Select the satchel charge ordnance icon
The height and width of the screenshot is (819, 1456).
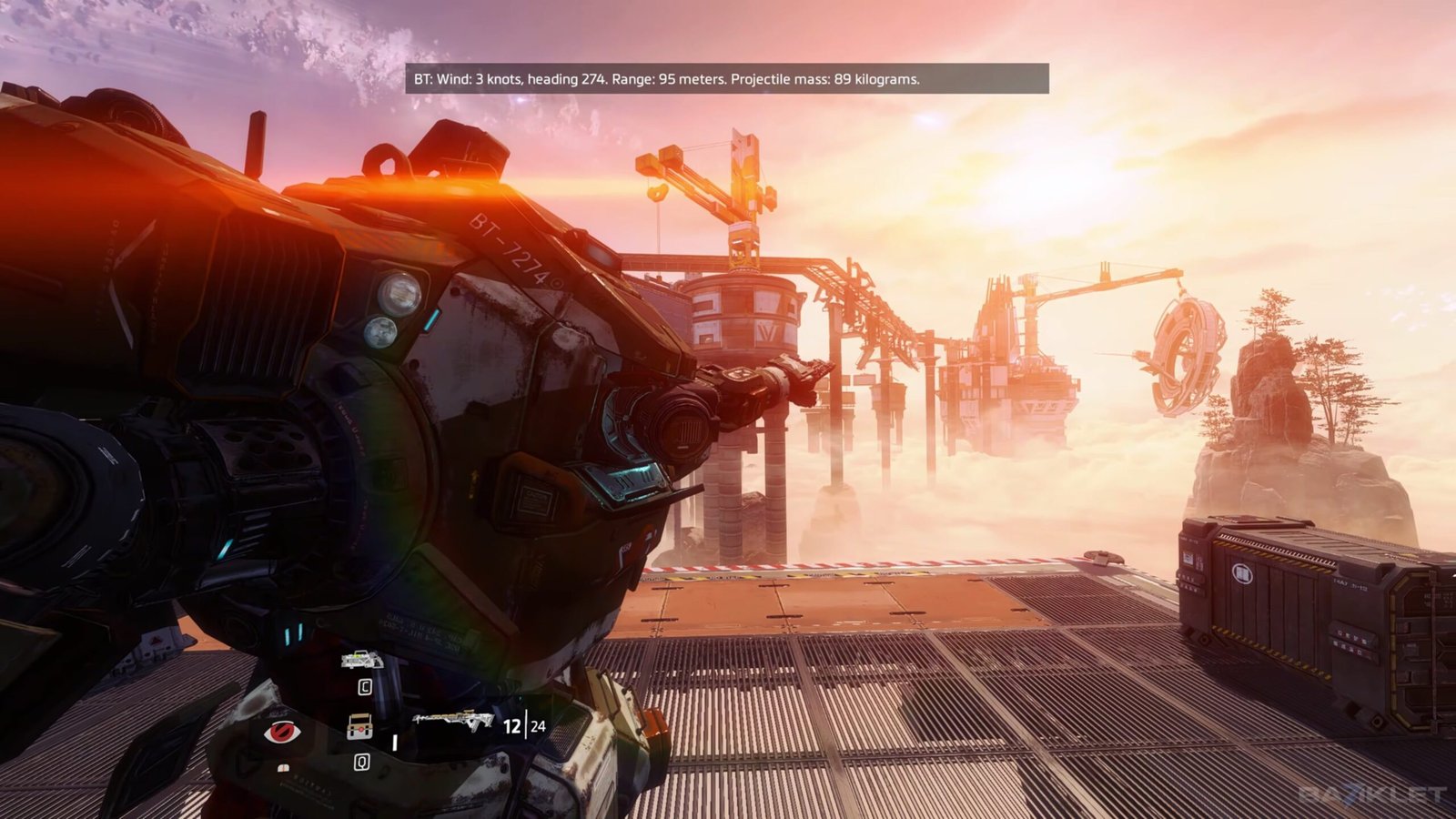pos(360,726)
